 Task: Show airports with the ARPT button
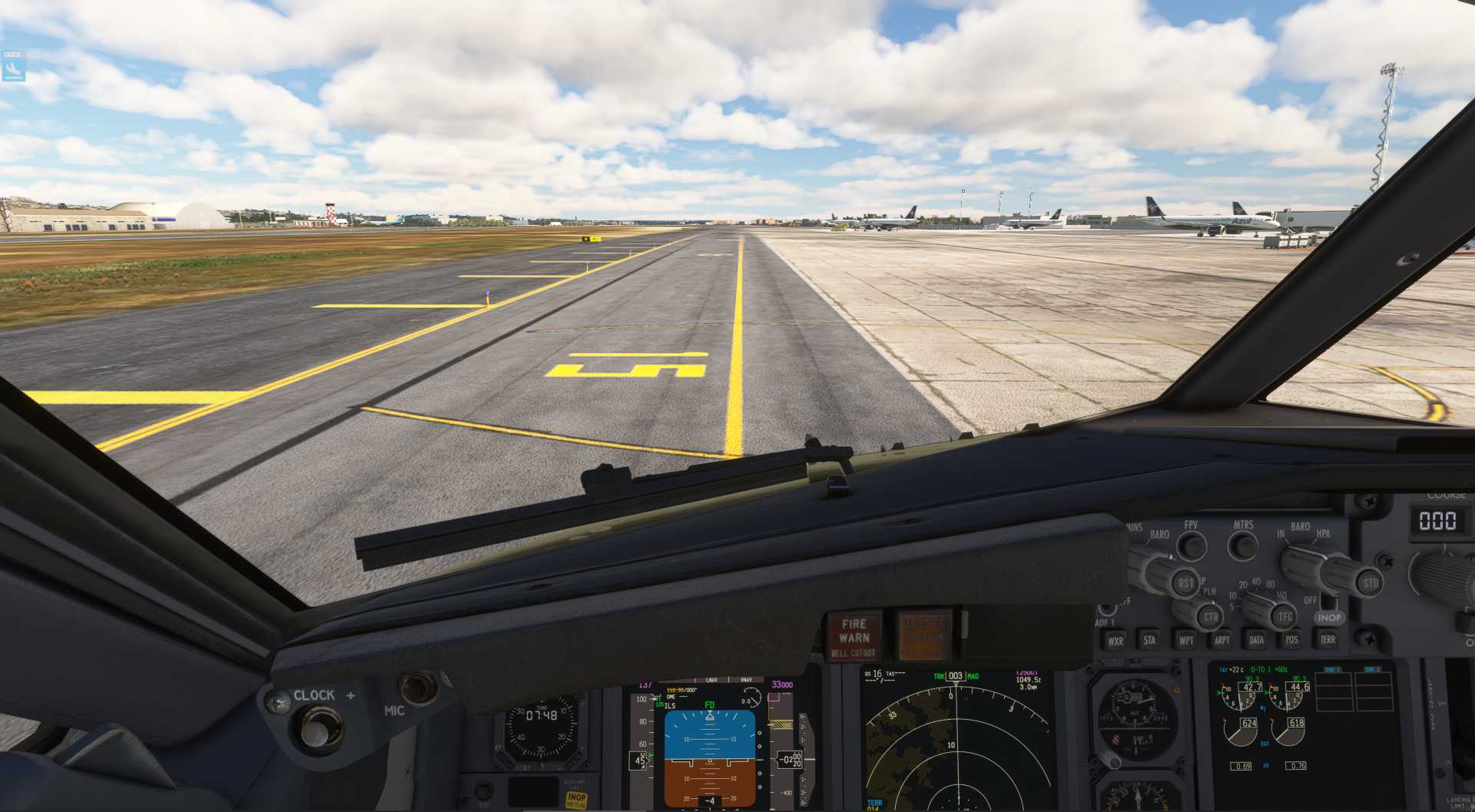click(x=1221, y=640)
